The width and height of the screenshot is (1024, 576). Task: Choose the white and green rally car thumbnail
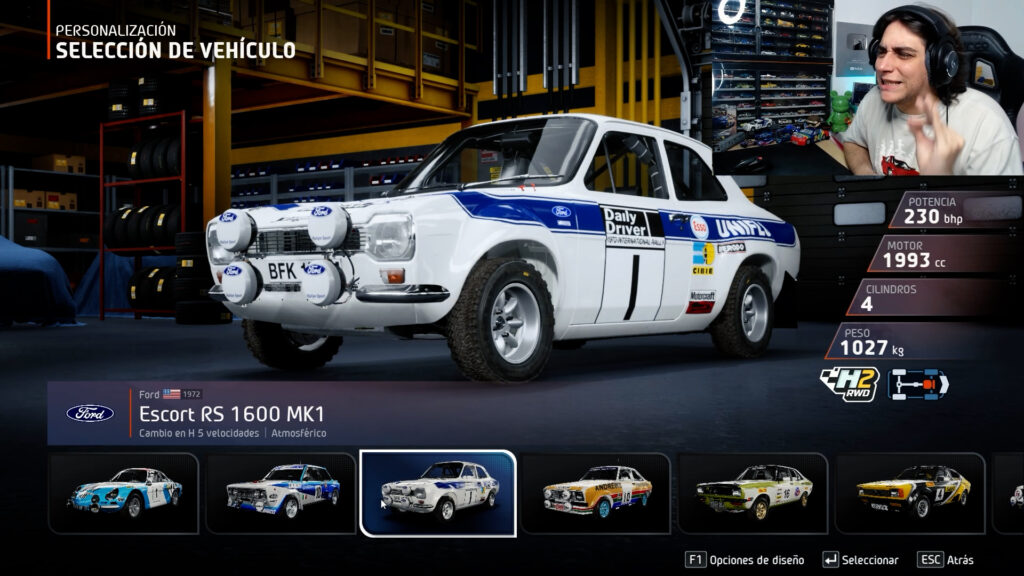(x=753, y=492)
